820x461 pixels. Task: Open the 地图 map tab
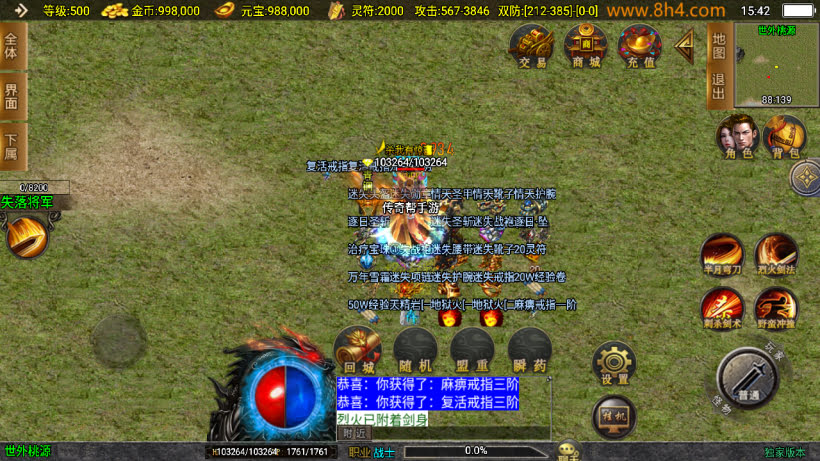tap(718, 45)
